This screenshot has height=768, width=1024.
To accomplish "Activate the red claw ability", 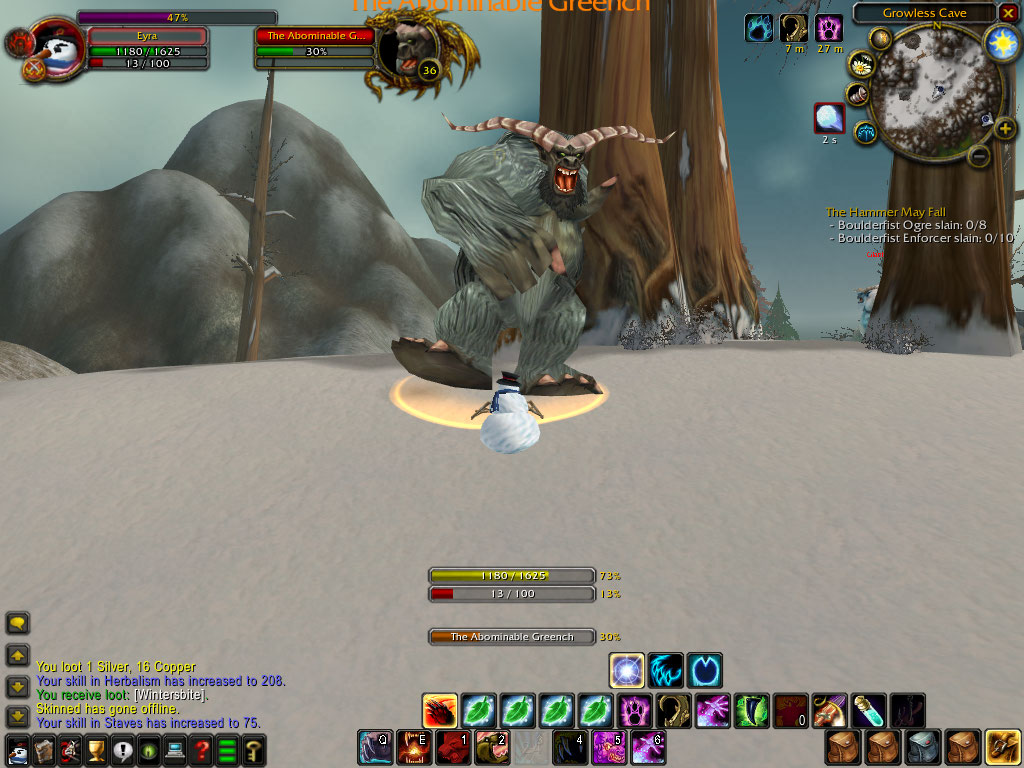I will (x=439, y=711).
